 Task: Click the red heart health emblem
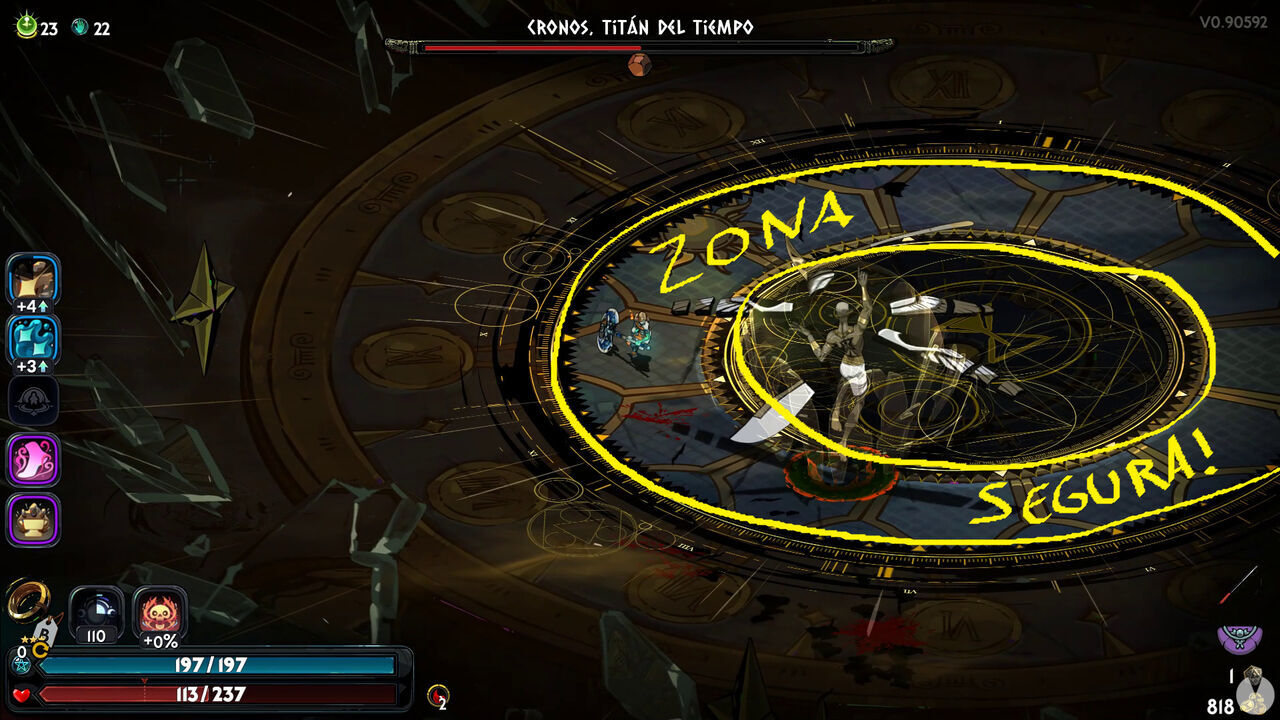[21, 695]
